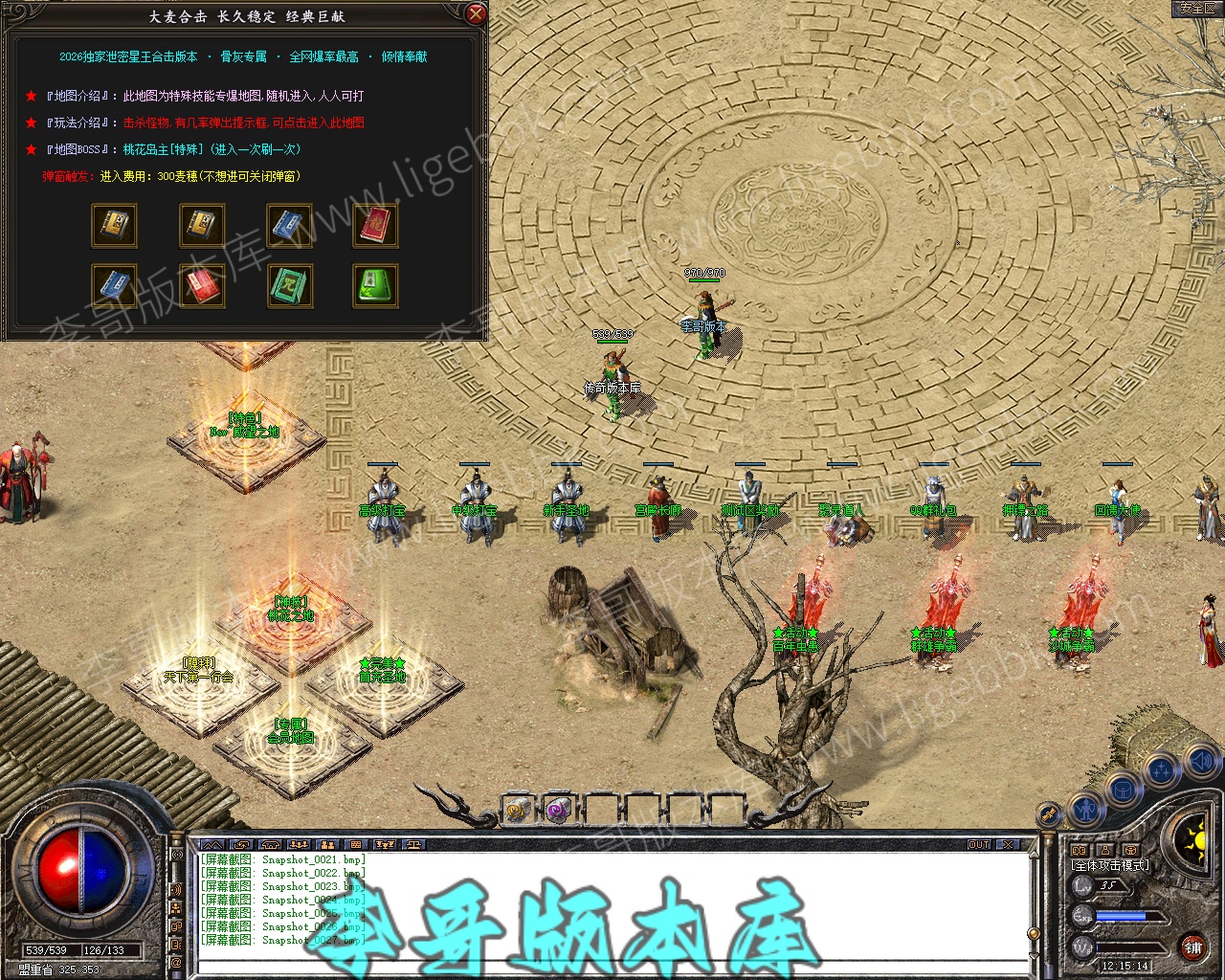The image size is (1225, 980).
Task: Use the yellow item in the quick belt
Action: [x=517, y=811]
